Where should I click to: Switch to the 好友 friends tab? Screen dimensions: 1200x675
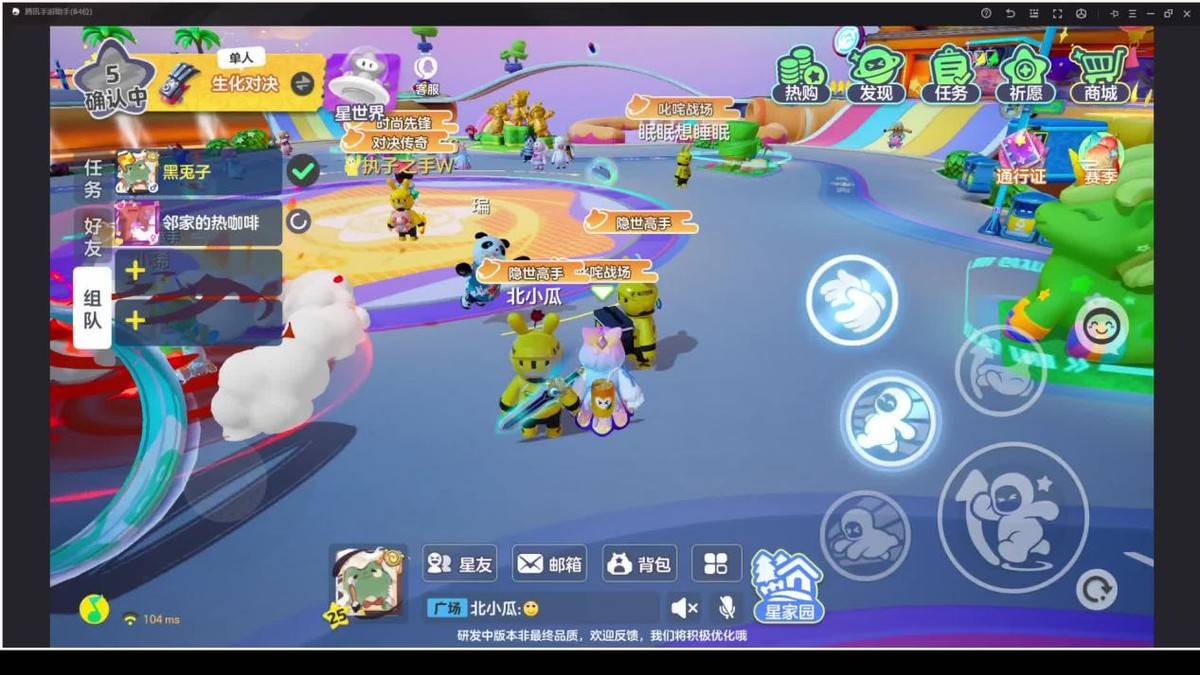click(x=92, y=235)
